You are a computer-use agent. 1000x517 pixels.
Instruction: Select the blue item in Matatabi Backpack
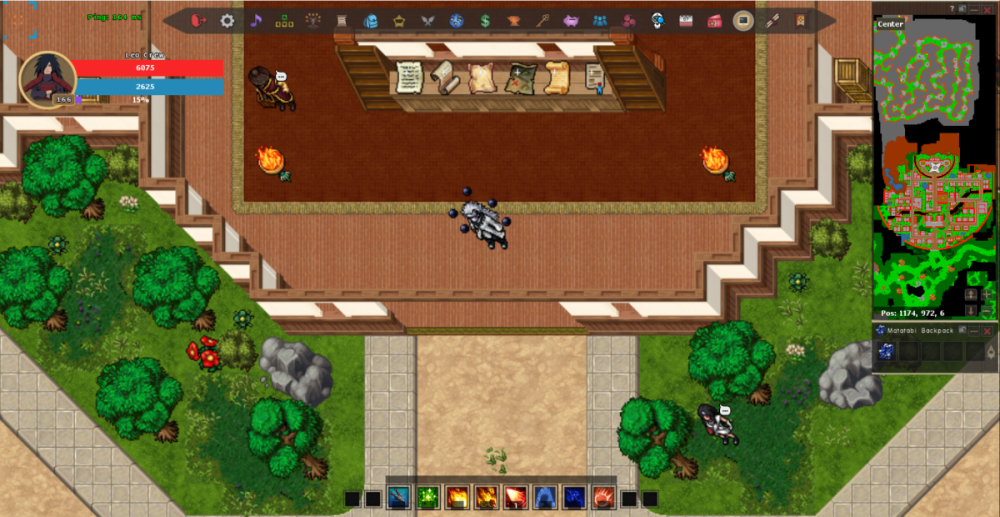(885, 350)
